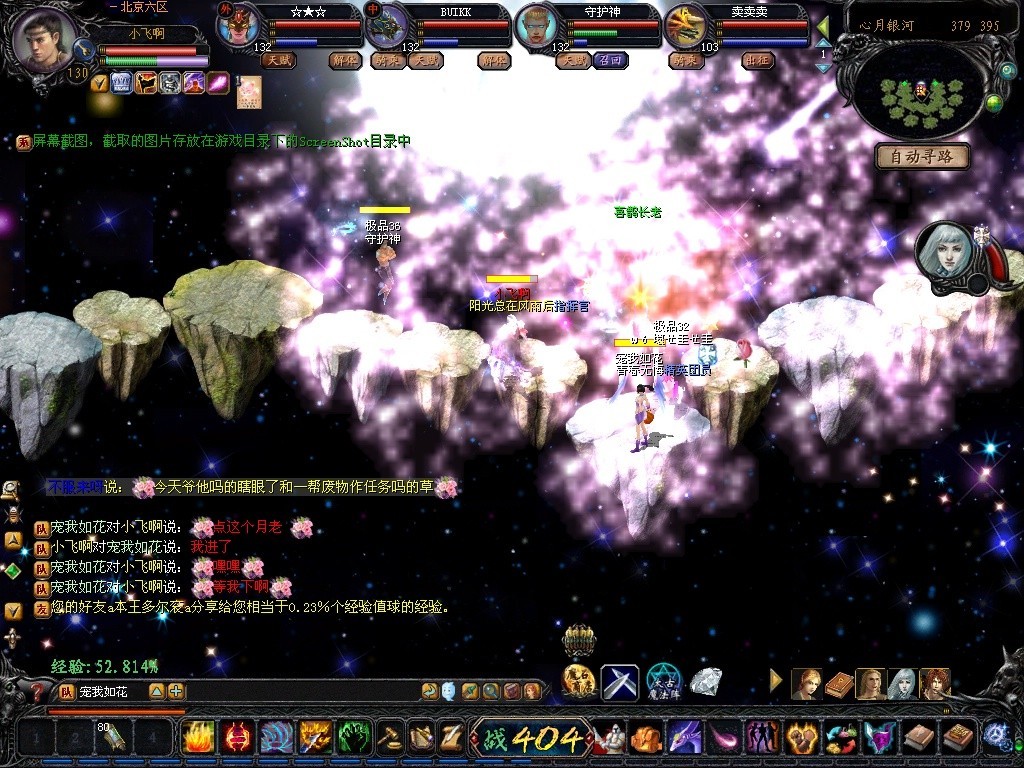Expand the team portraits yellow arrow
Viewport: 1024px width, 768px height.
tap(776, 681)
